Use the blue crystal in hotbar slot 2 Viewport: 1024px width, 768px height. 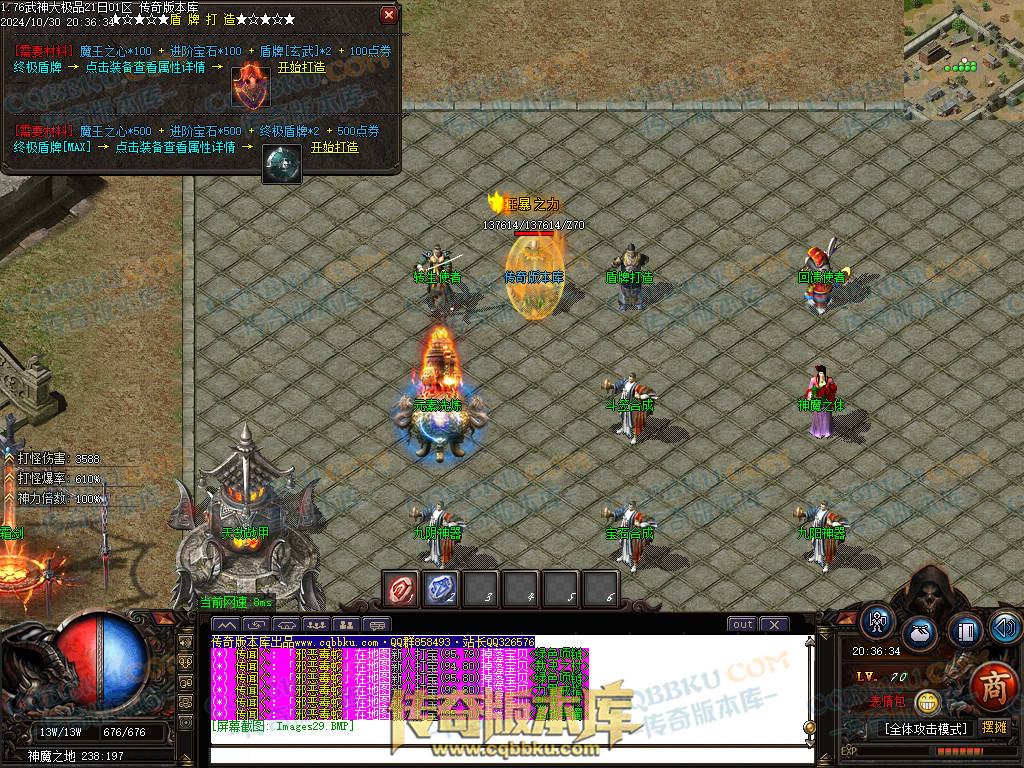coord(442,589)
